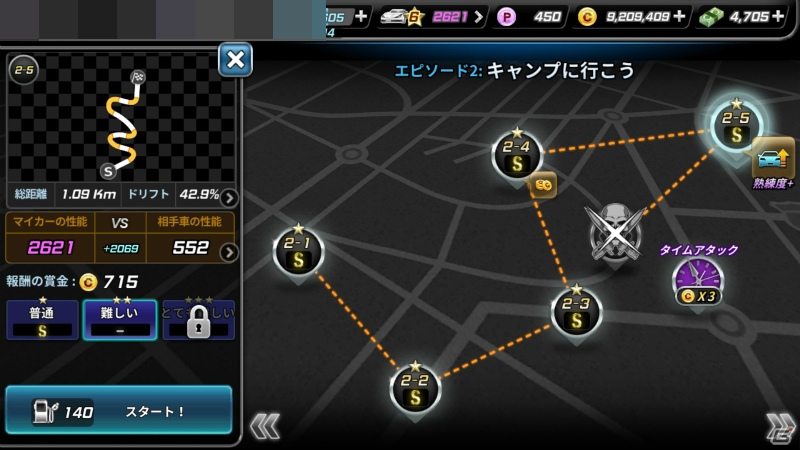Close the stage 2-5 info panel
Image resolution: width=800 pixels, height=450 pixels.
point(235,60)
